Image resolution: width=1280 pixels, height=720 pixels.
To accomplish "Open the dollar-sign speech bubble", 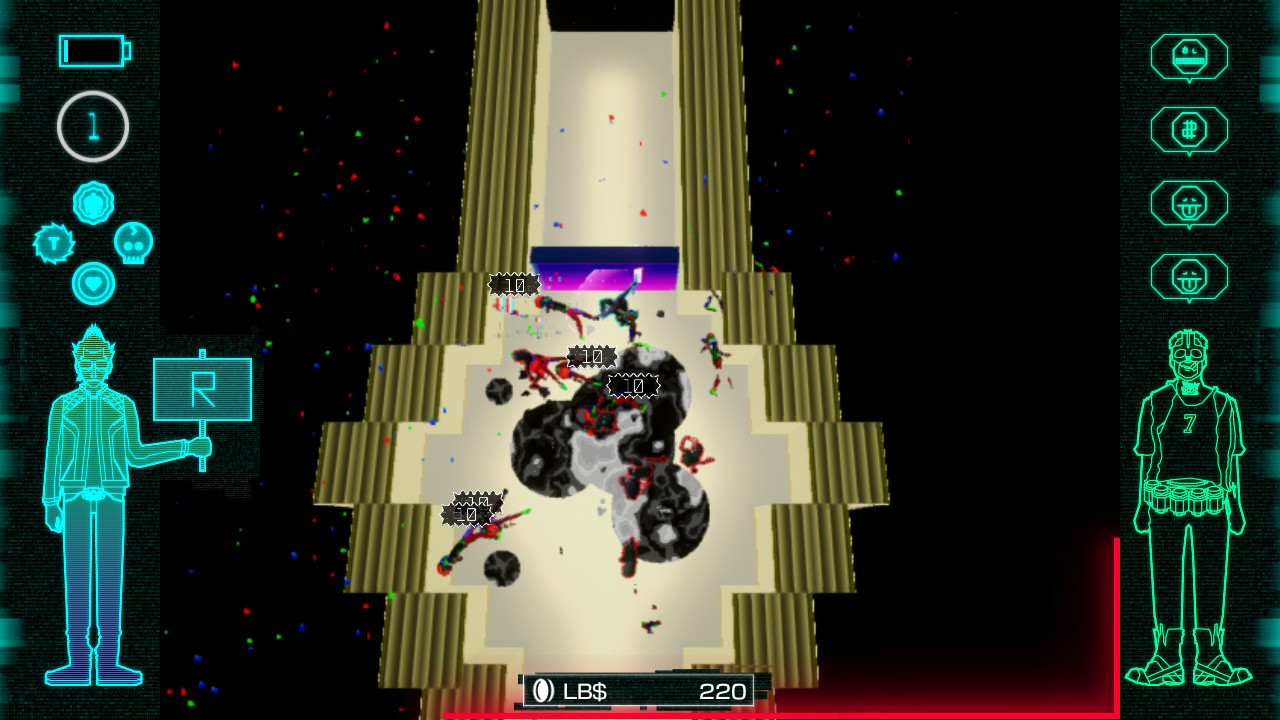I will [x=1189, y=129].
